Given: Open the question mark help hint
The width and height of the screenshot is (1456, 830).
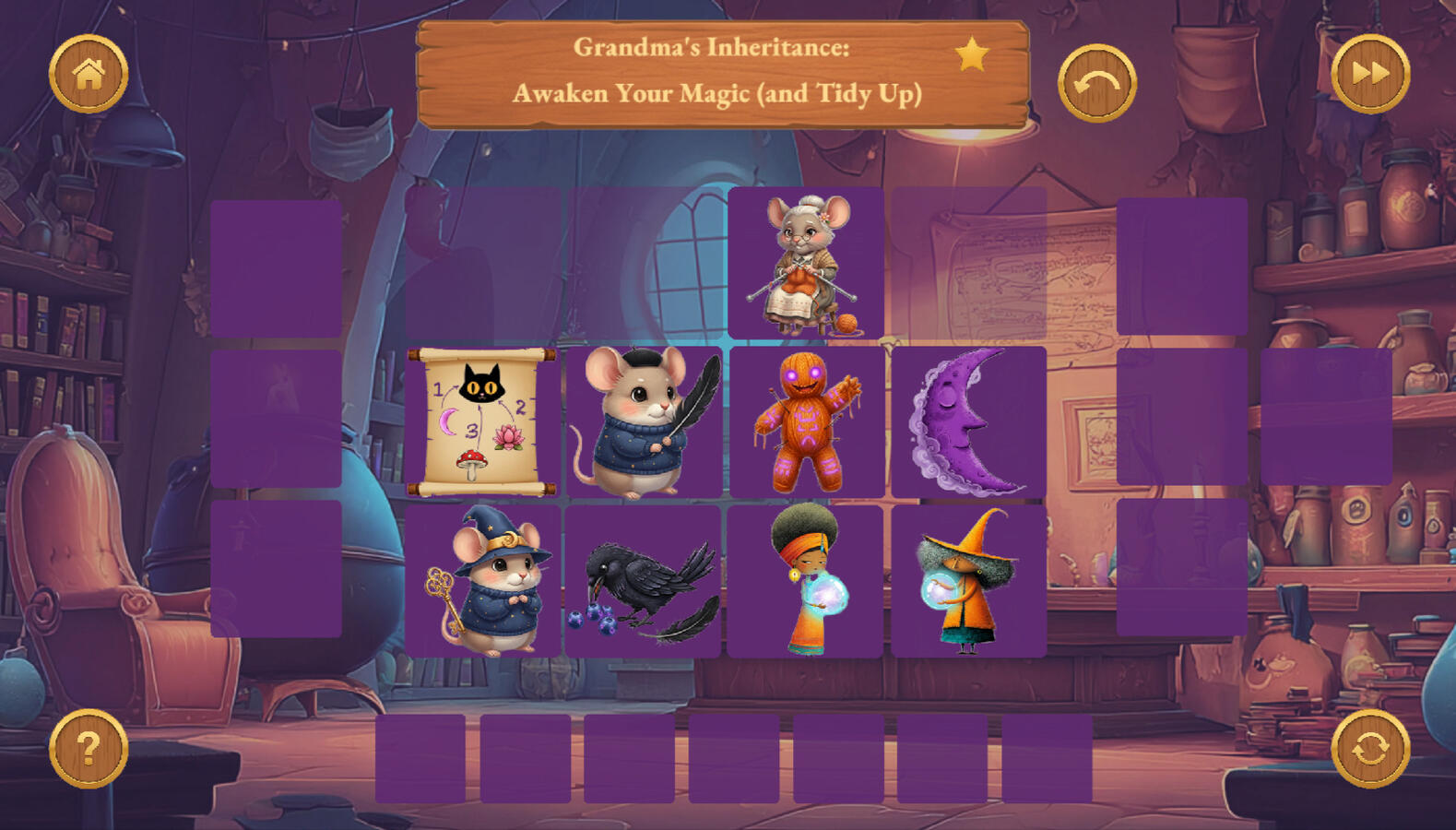Looking at the screenshot, I should click(x=89, y=748).
